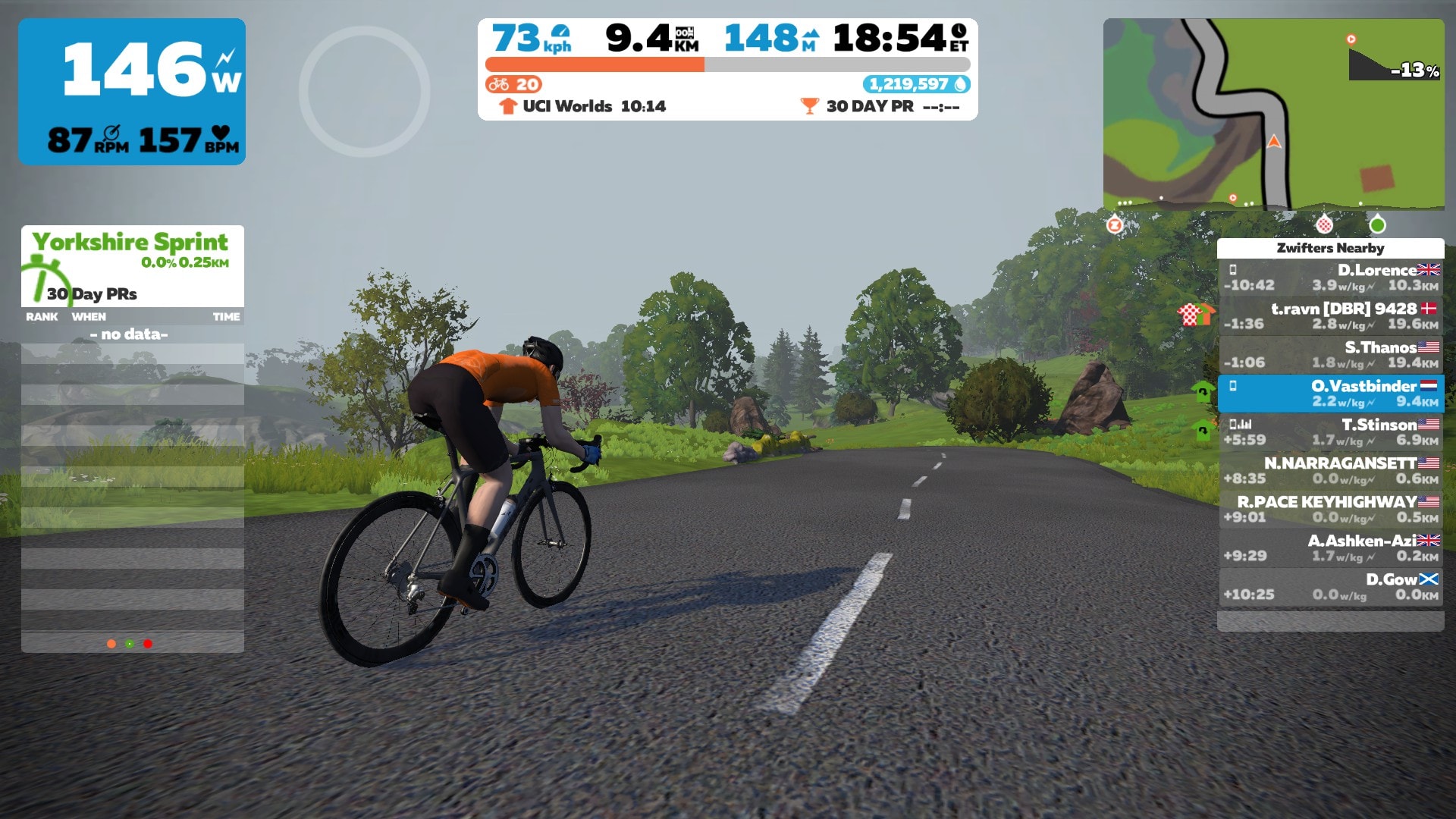Screen dimensions: 1456x819
Task: Select the highlighted O.Vastbinder row
Action: point(1330,394)
